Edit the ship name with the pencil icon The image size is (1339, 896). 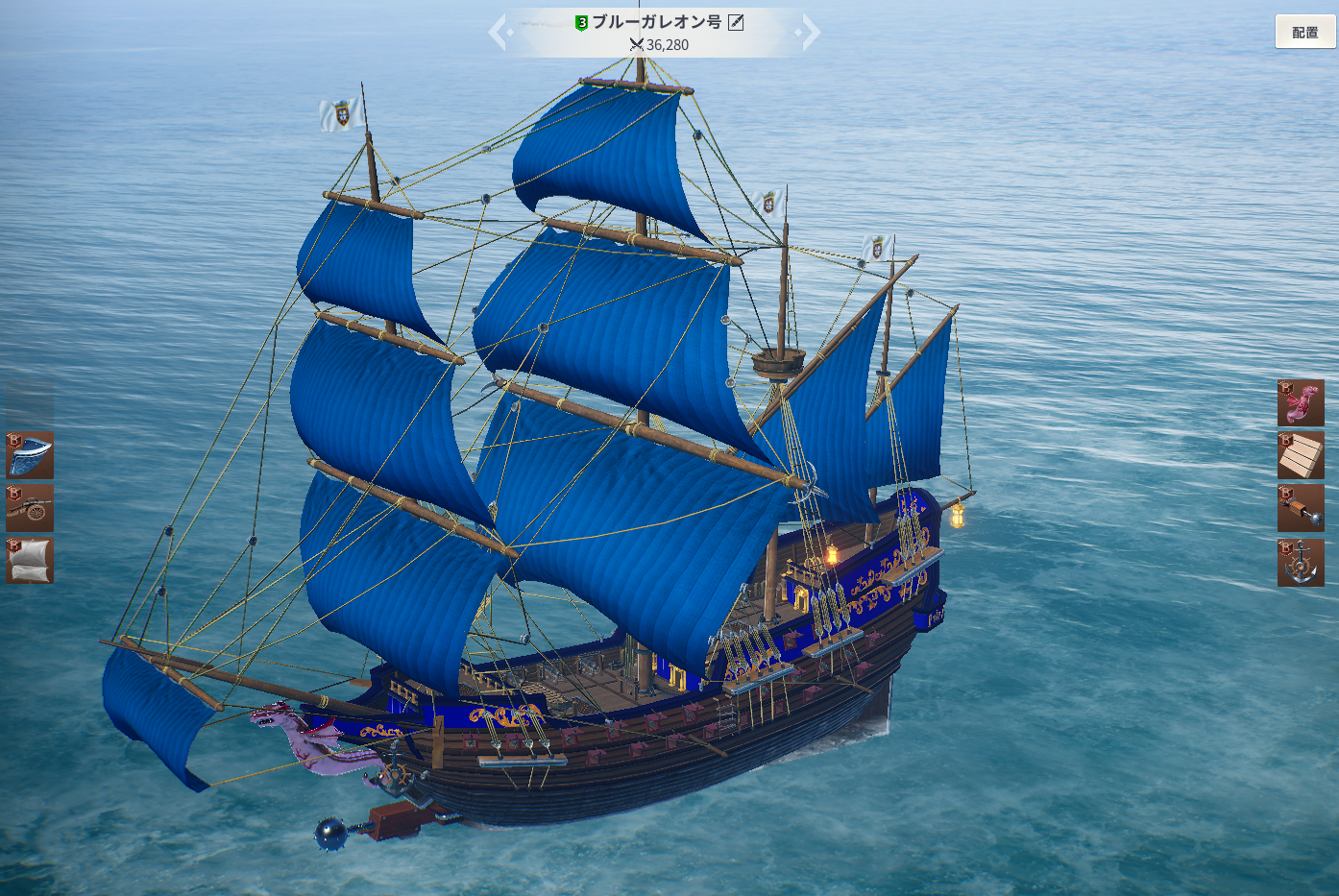[x=736, y=22]
